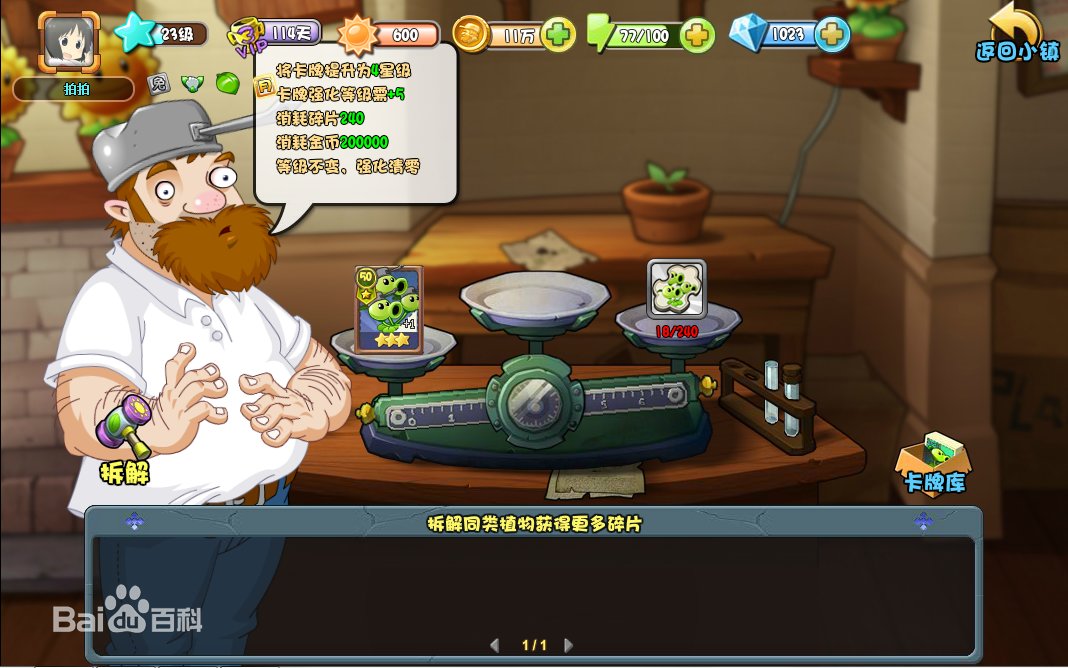
Task: Go to the previous page of the list
Action: pyautogui.click(x=494, y=645)
